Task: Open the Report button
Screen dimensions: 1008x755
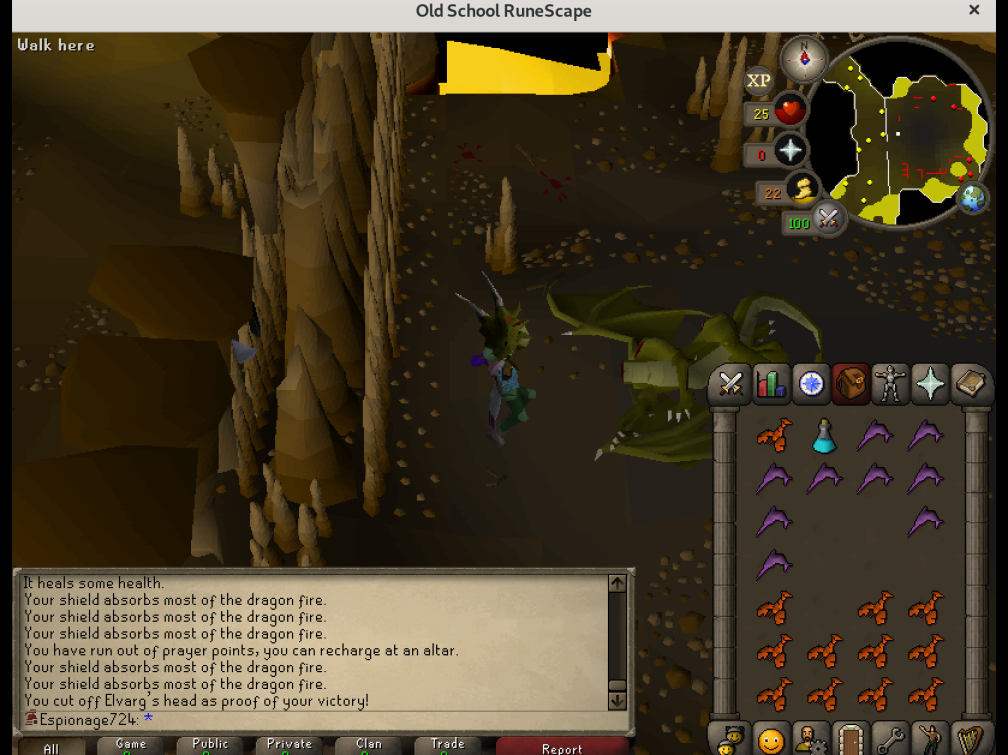Action: (x=562, y=747)
